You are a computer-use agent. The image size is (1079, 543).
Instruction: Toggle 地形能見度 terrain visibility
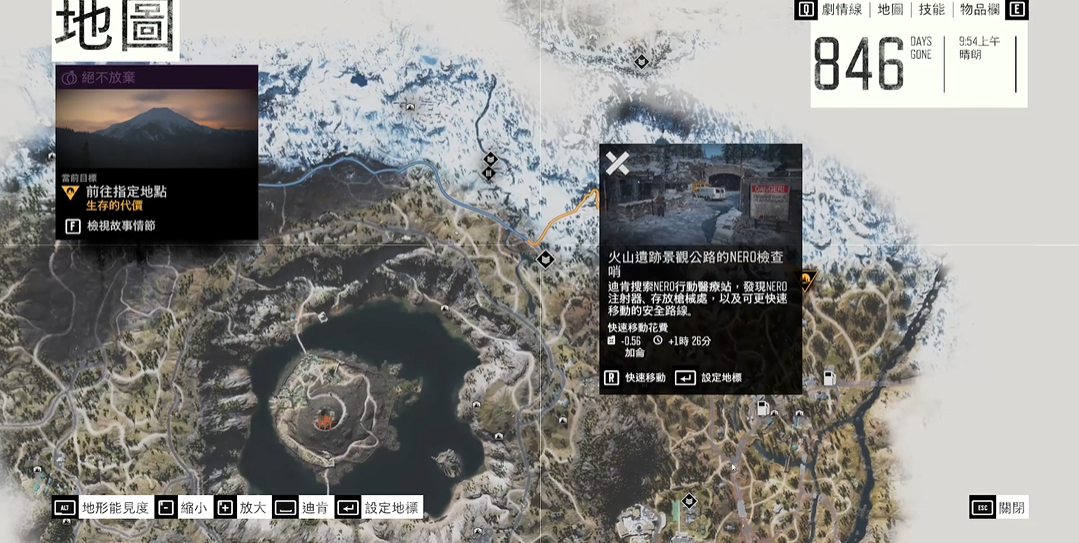[101, 508]
